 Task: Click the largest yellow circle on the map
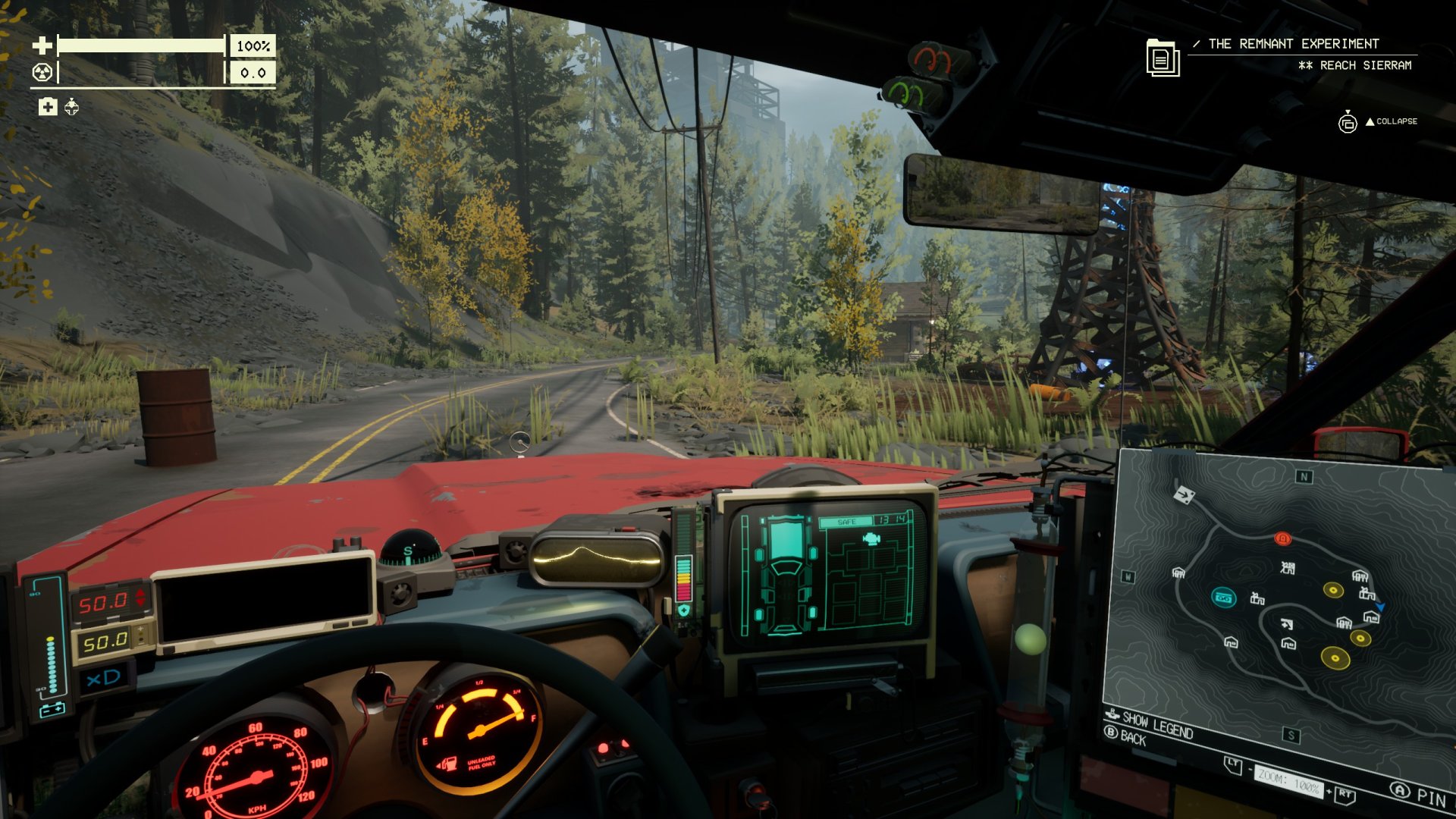click(1335, 657)
